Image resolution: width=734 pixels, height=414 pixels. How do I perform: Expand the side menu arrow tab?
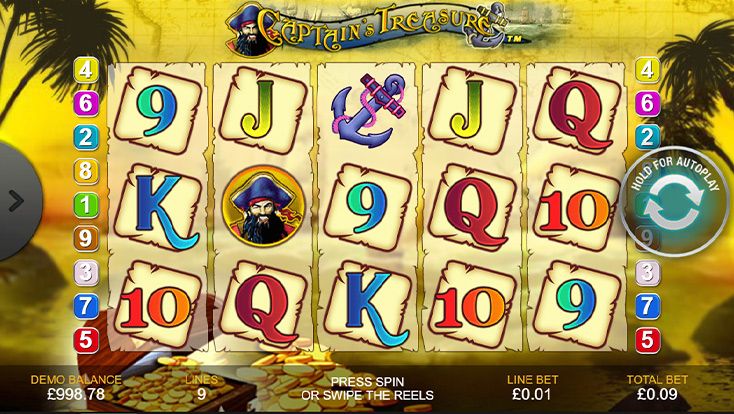(x=15, y=200)
